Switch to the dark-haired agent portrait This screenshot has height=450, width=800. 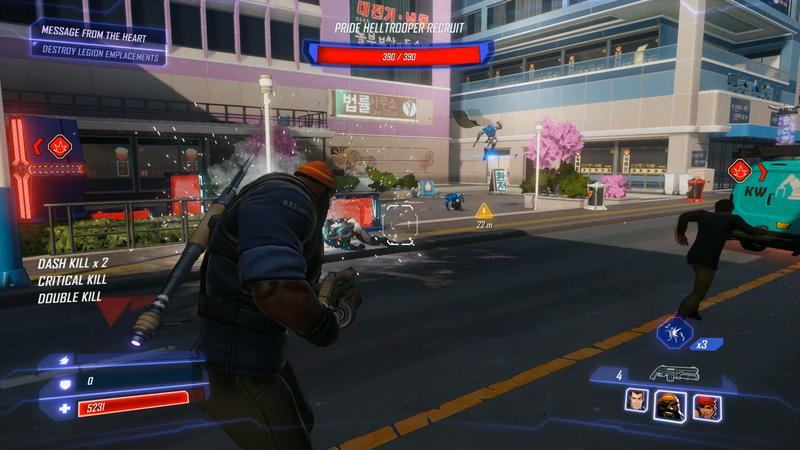point(636,402)
